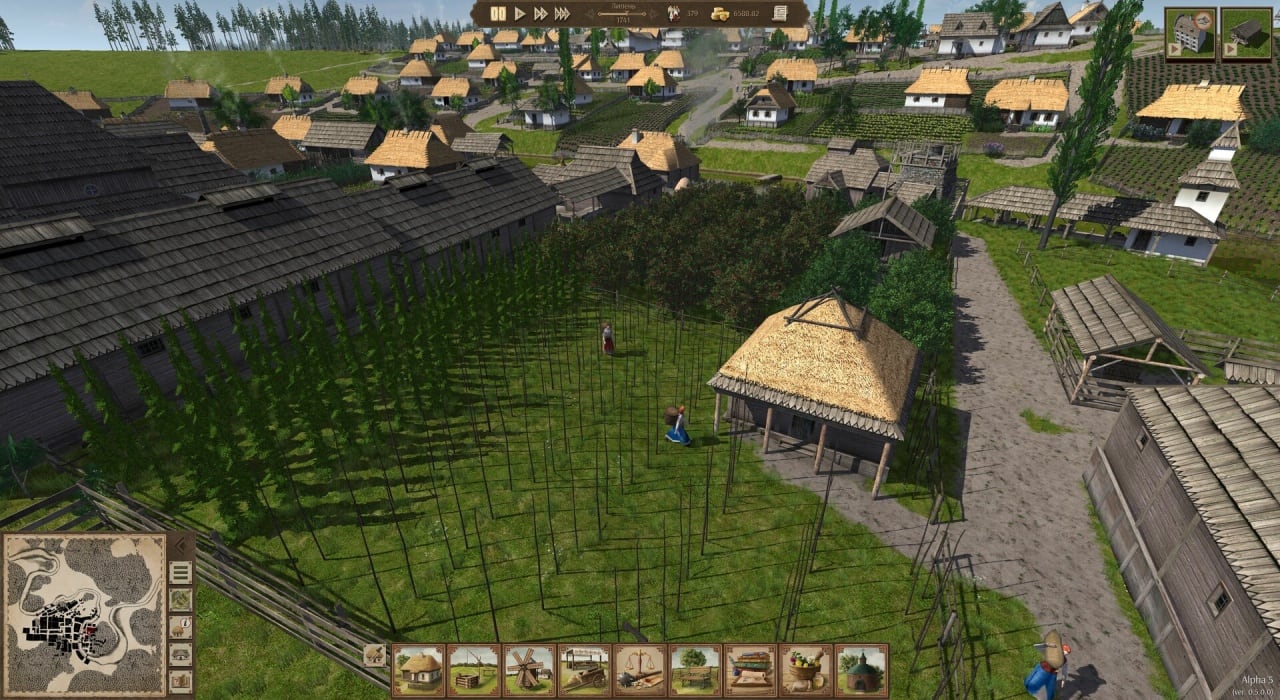1280x700 pixels.
Task: Open the three-line menu beside the minimap
Action: tap(181, 572)
